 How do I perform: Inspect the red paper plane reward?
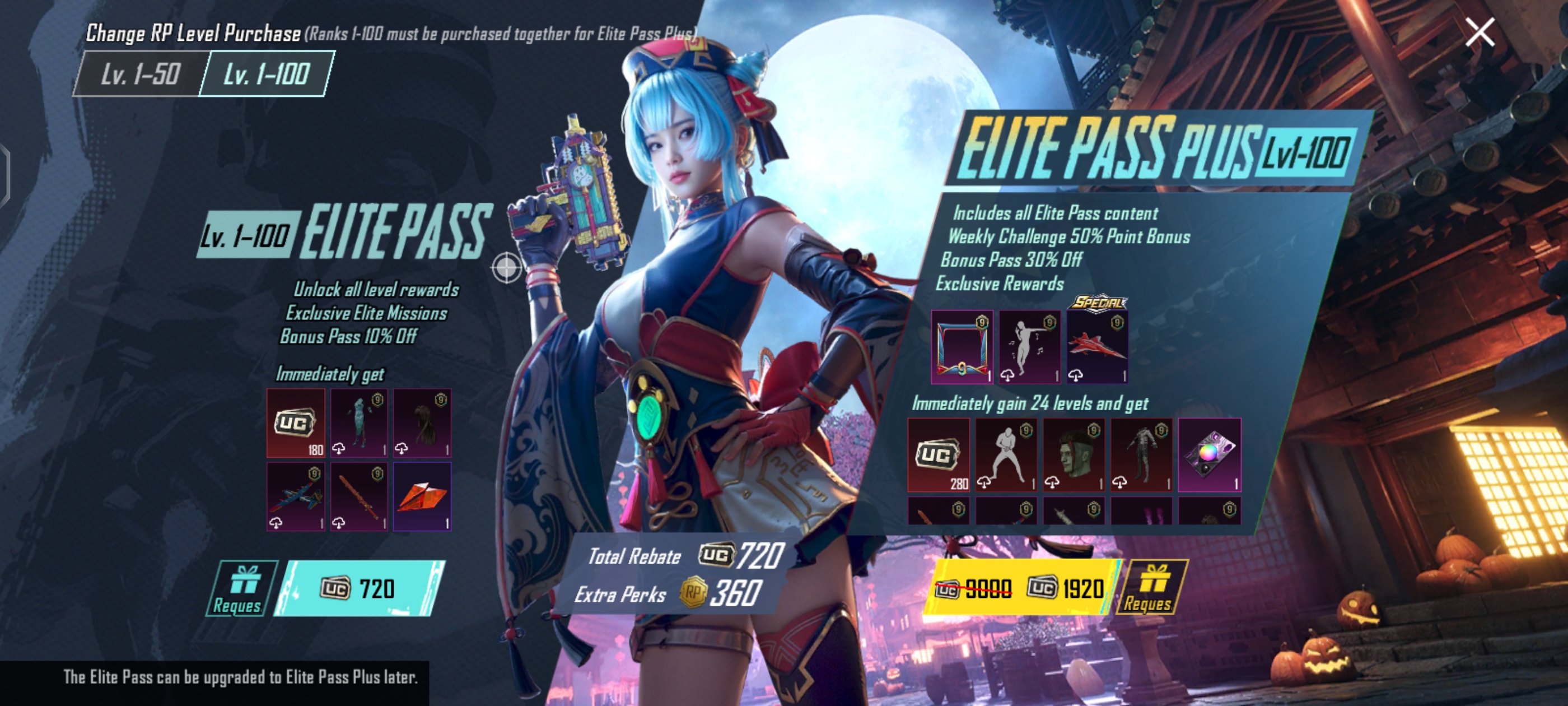(x=422, y=497)
